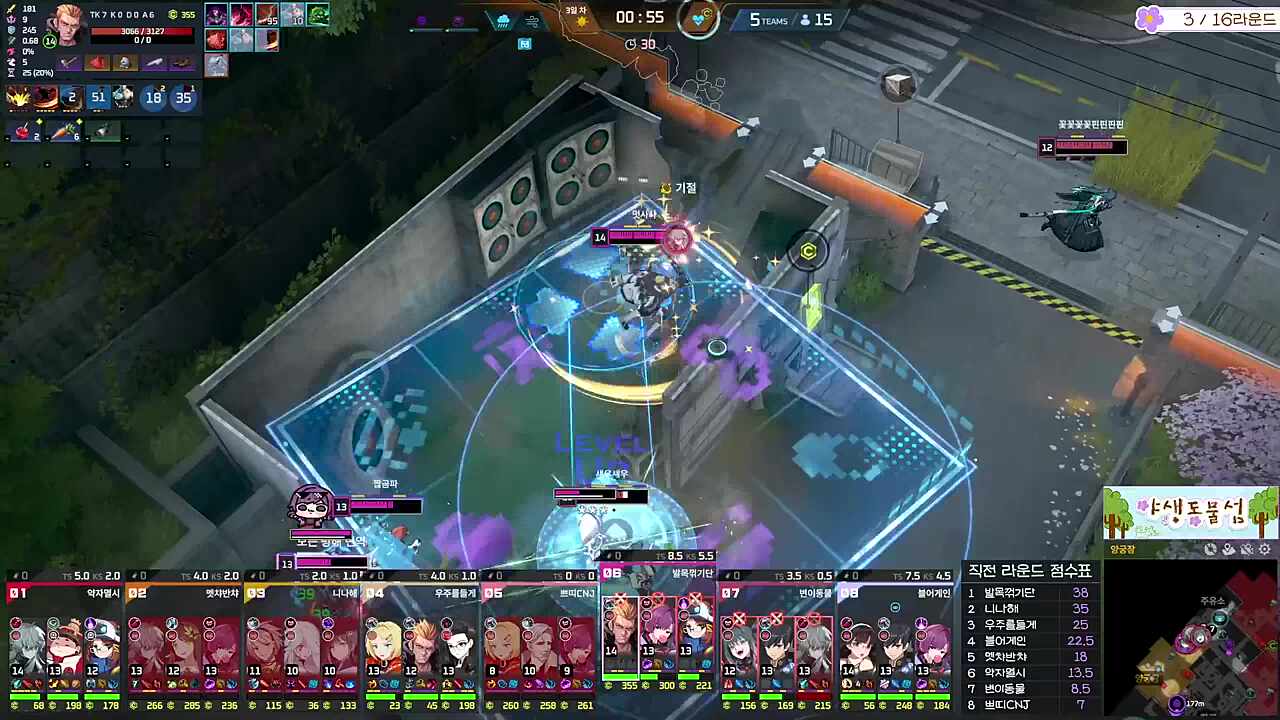Click the skill showing 51 cooldown
This screenshot has width=1280, height=720.
tap(97, 97)
